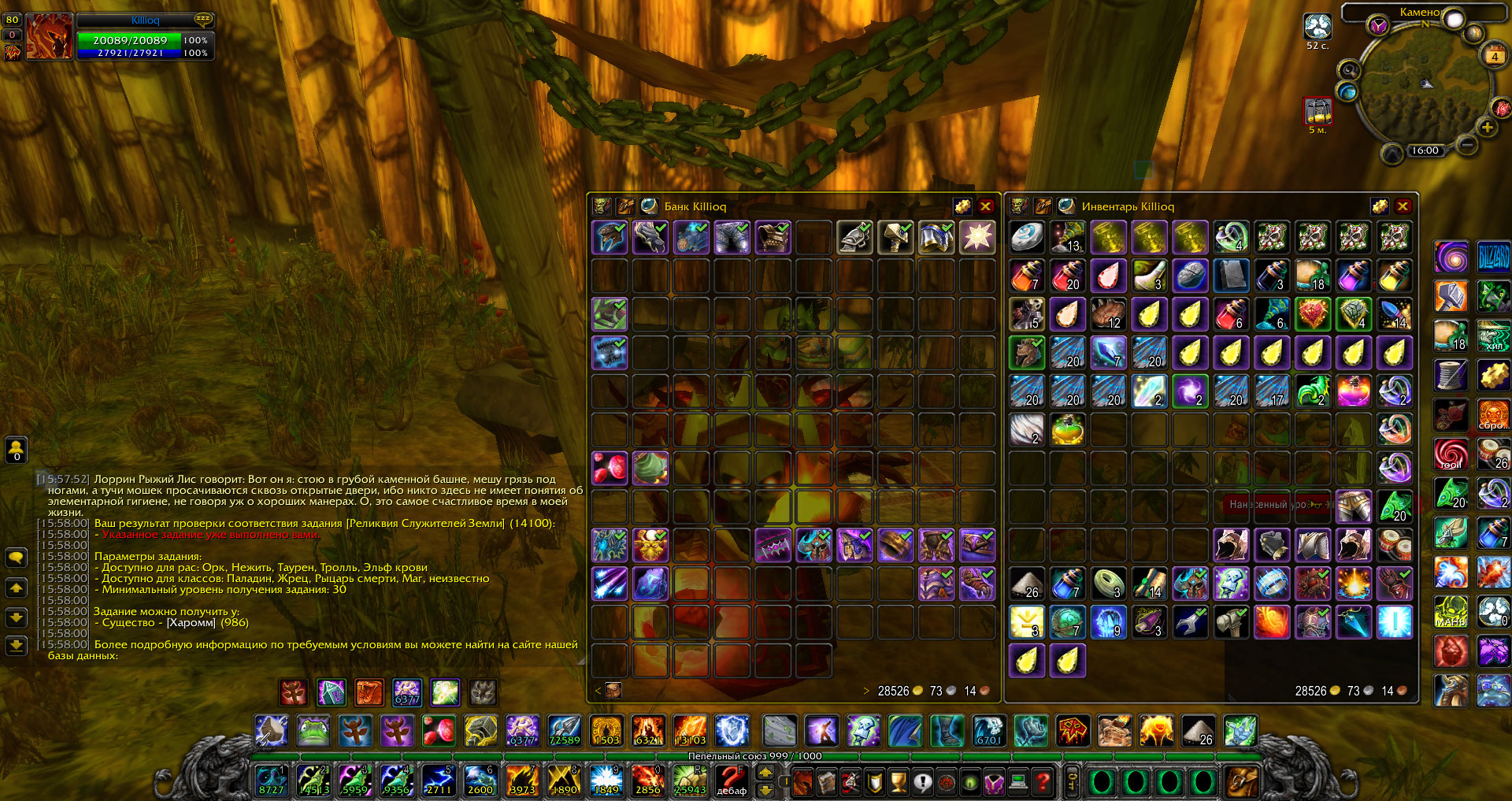1512x801 pixels.
Task: Open the achievements trophy cup micro button
Action: coord(899,782)
